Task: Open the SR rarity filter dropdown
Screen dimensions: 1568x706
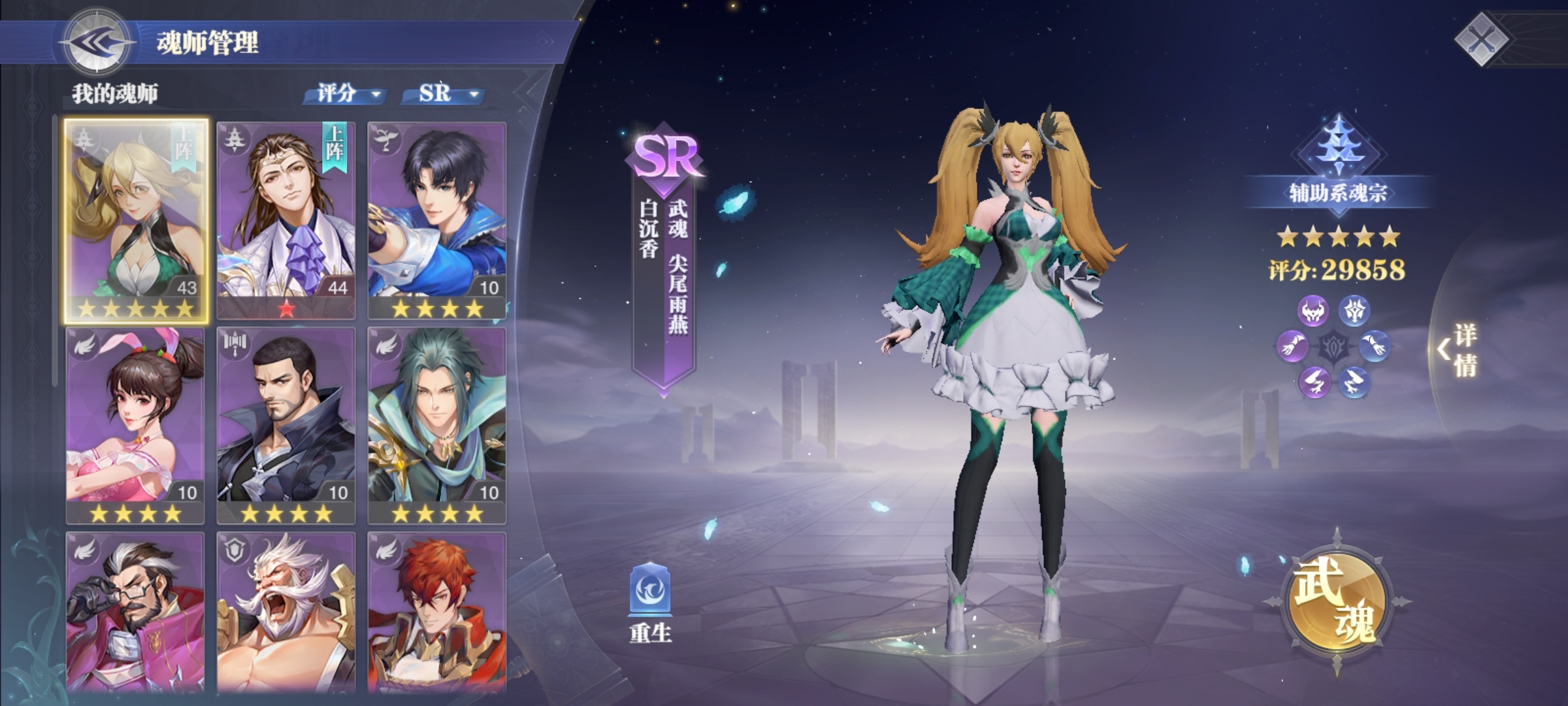Action: (x=444, y=94)
